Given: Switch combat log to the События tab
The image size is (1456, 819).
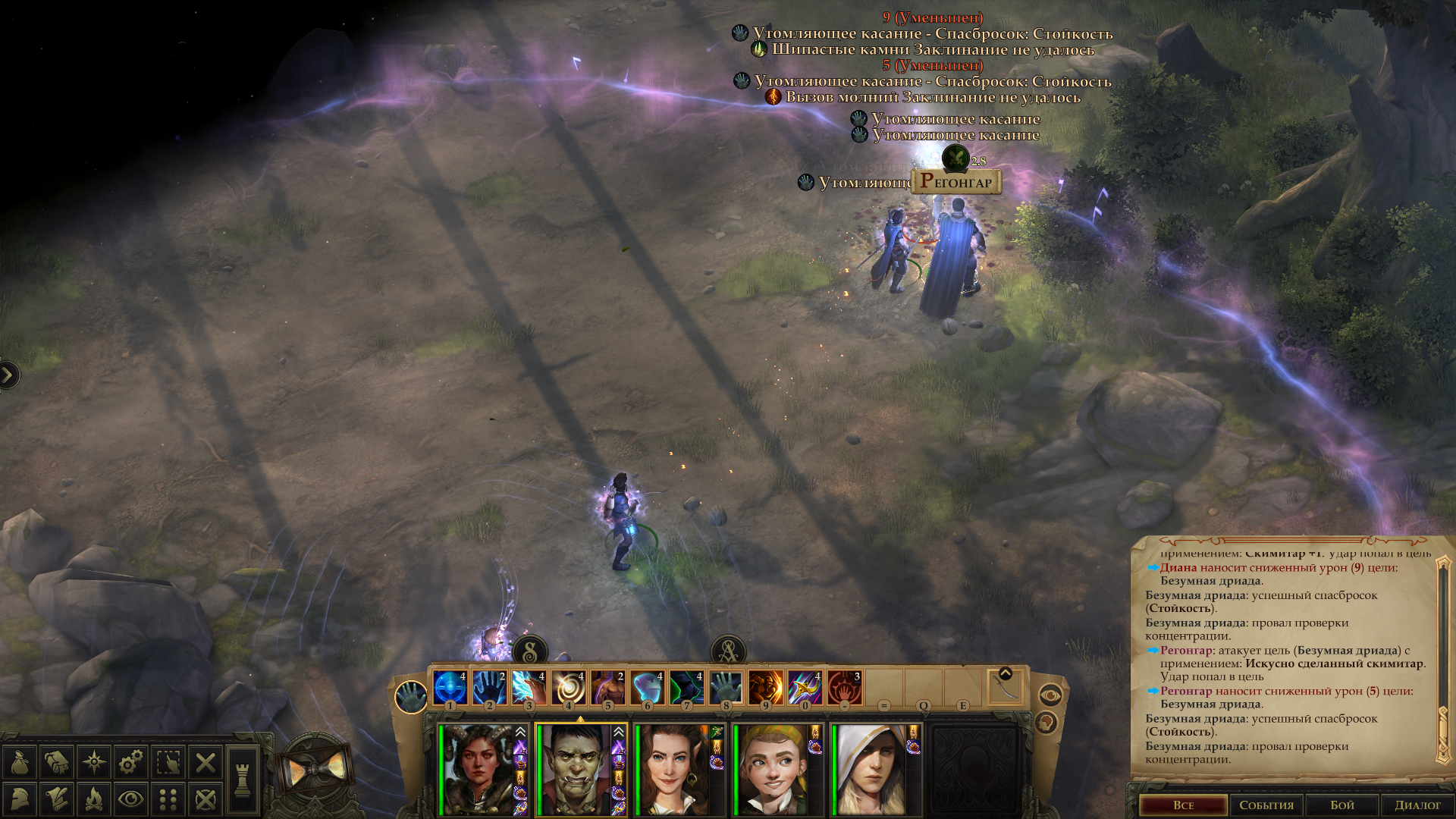Looking at the screenshot, I should [x=1266, y=805].
